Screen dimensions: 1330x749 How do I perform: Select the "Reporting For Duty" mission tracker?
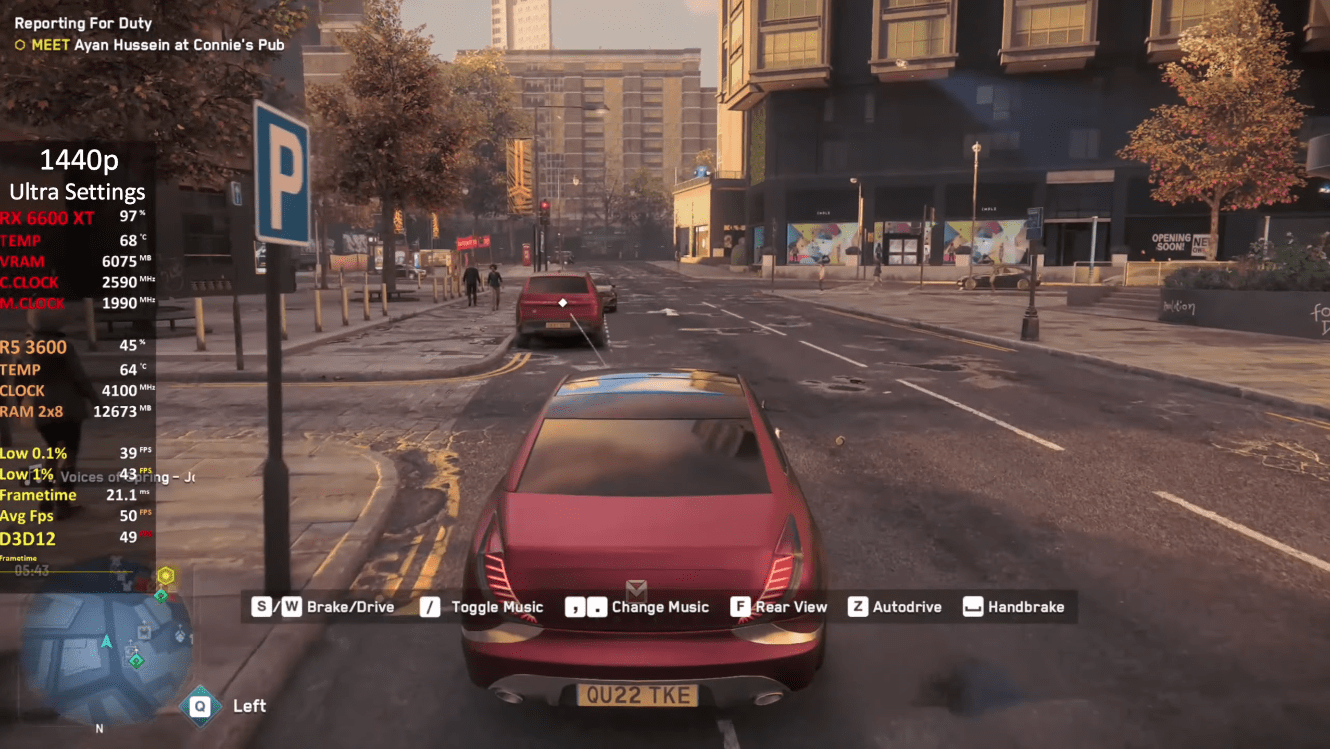[83, 23]
